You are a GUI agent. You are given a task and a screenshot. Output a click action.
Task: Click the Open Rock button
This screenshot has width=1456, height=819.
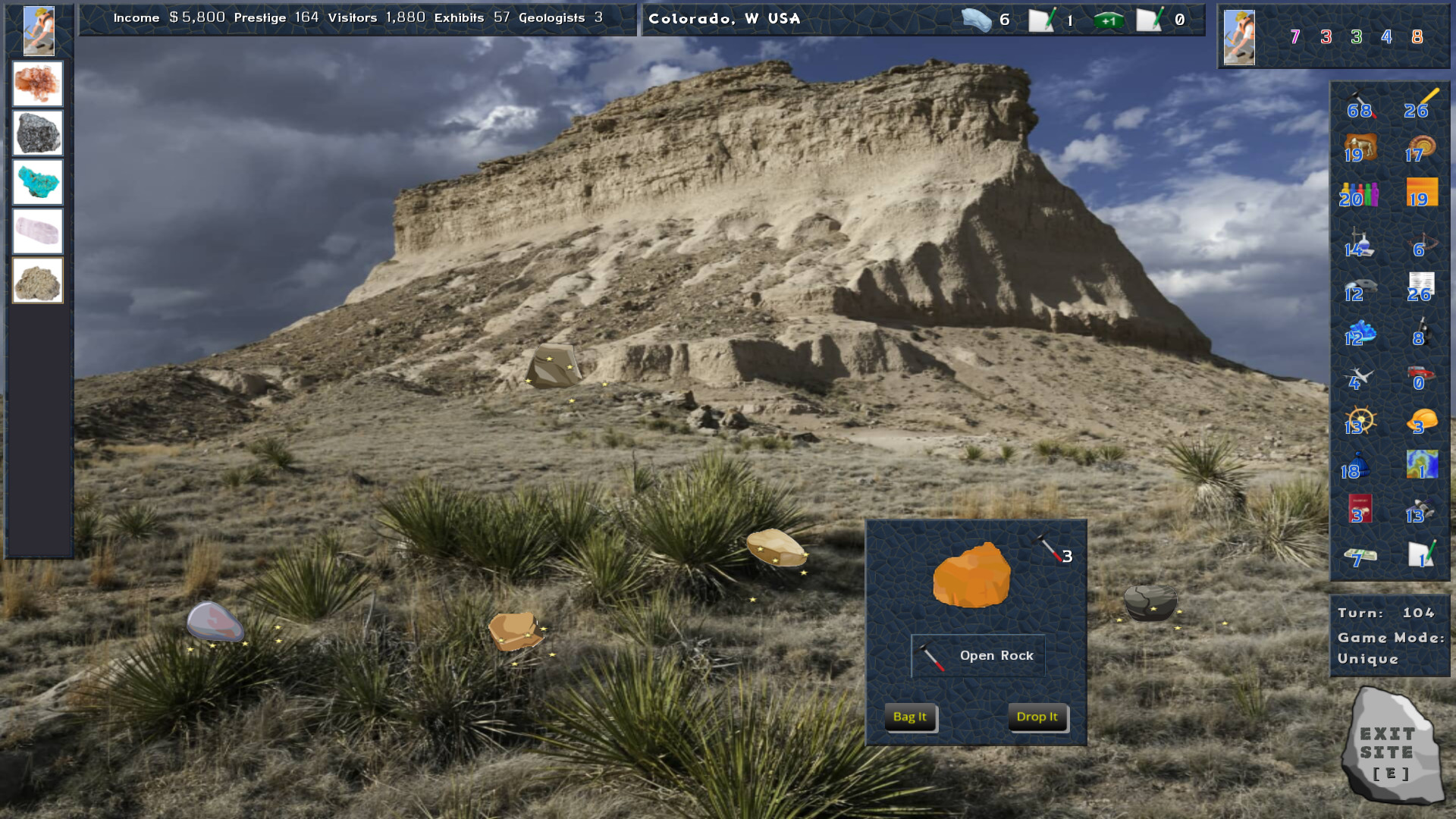click(977, 655)
